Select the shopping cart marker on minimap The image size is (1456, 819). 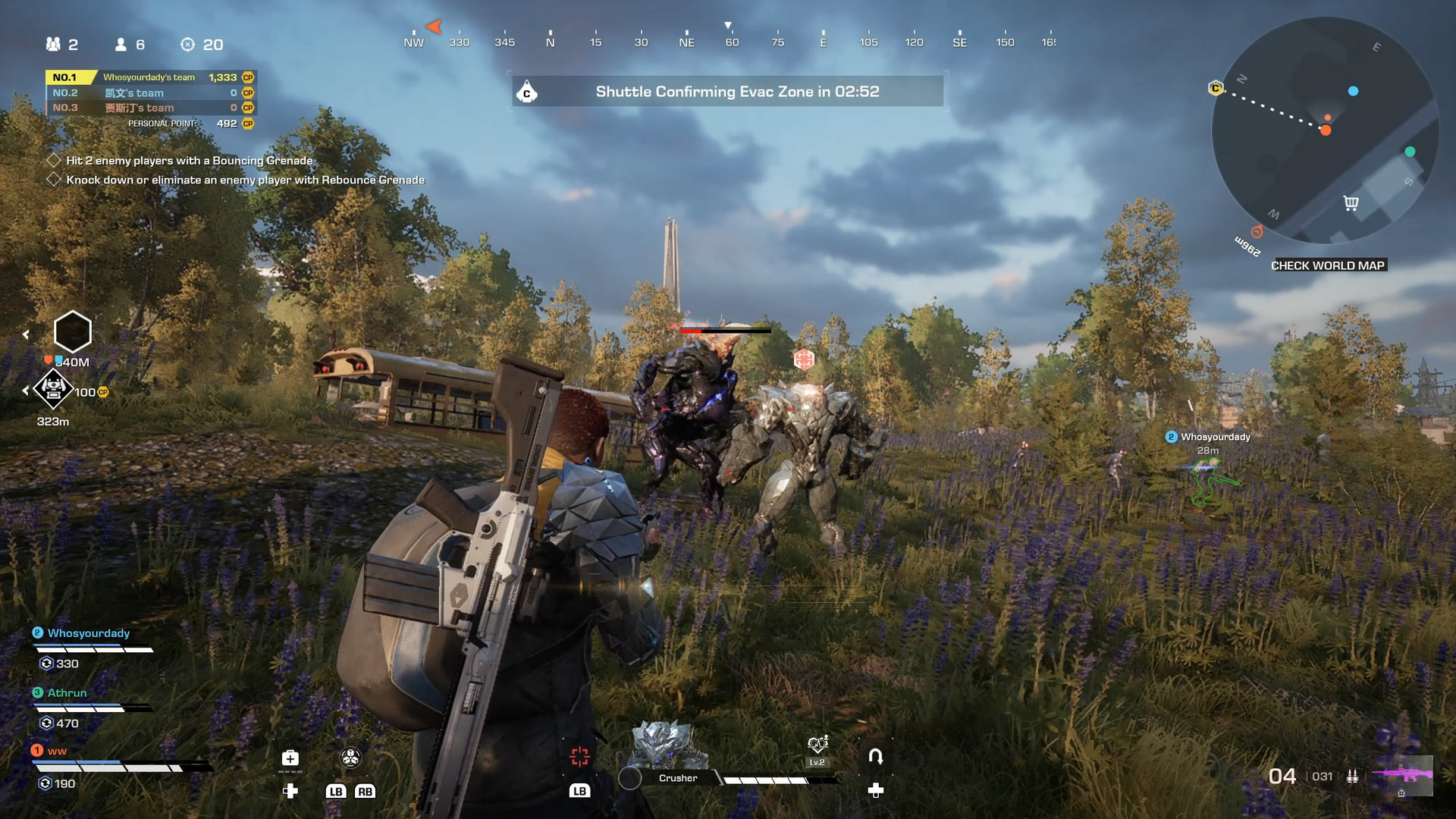coord(1351,202)
